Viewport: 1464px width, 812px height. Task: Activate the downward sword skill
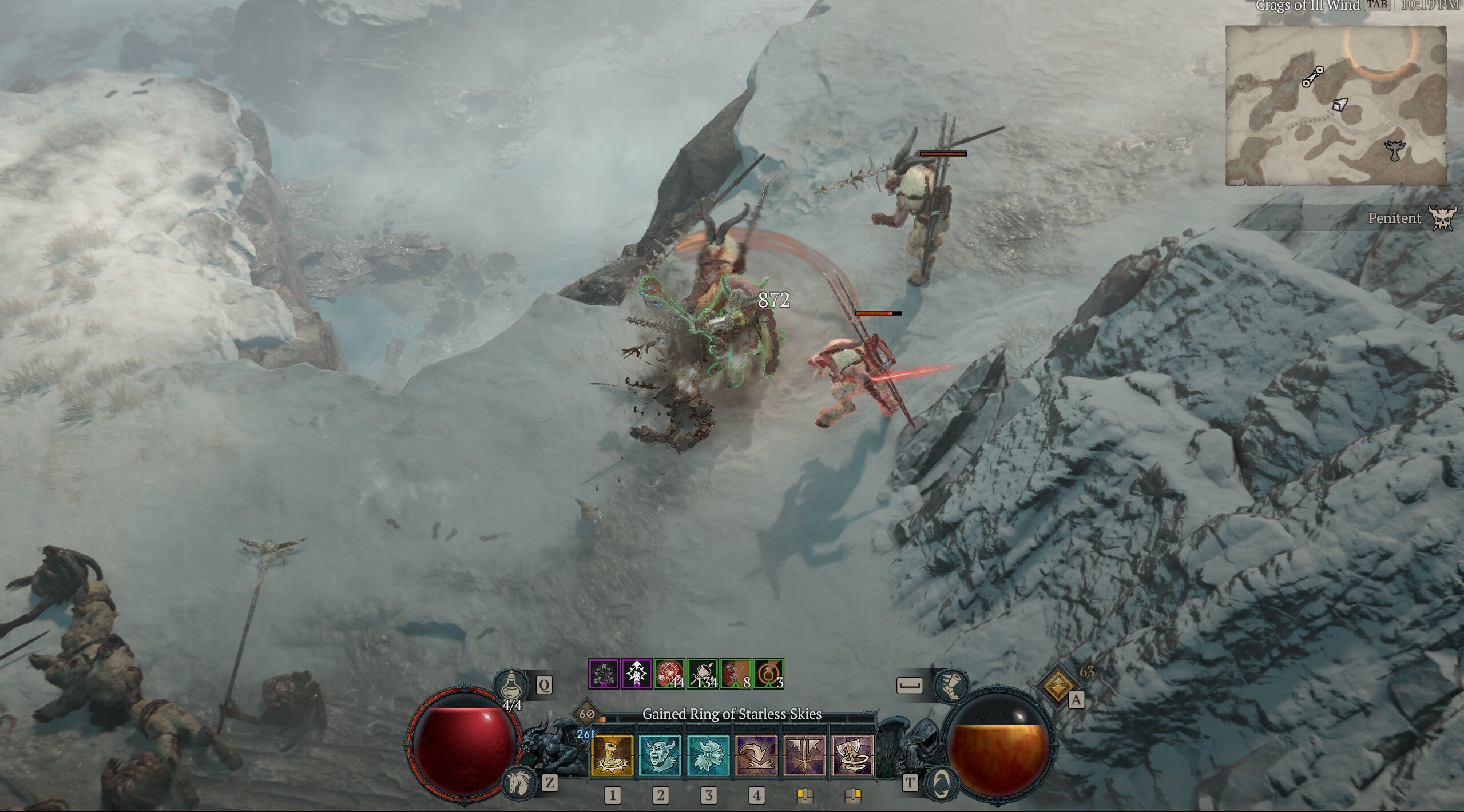tap(804, 755)
